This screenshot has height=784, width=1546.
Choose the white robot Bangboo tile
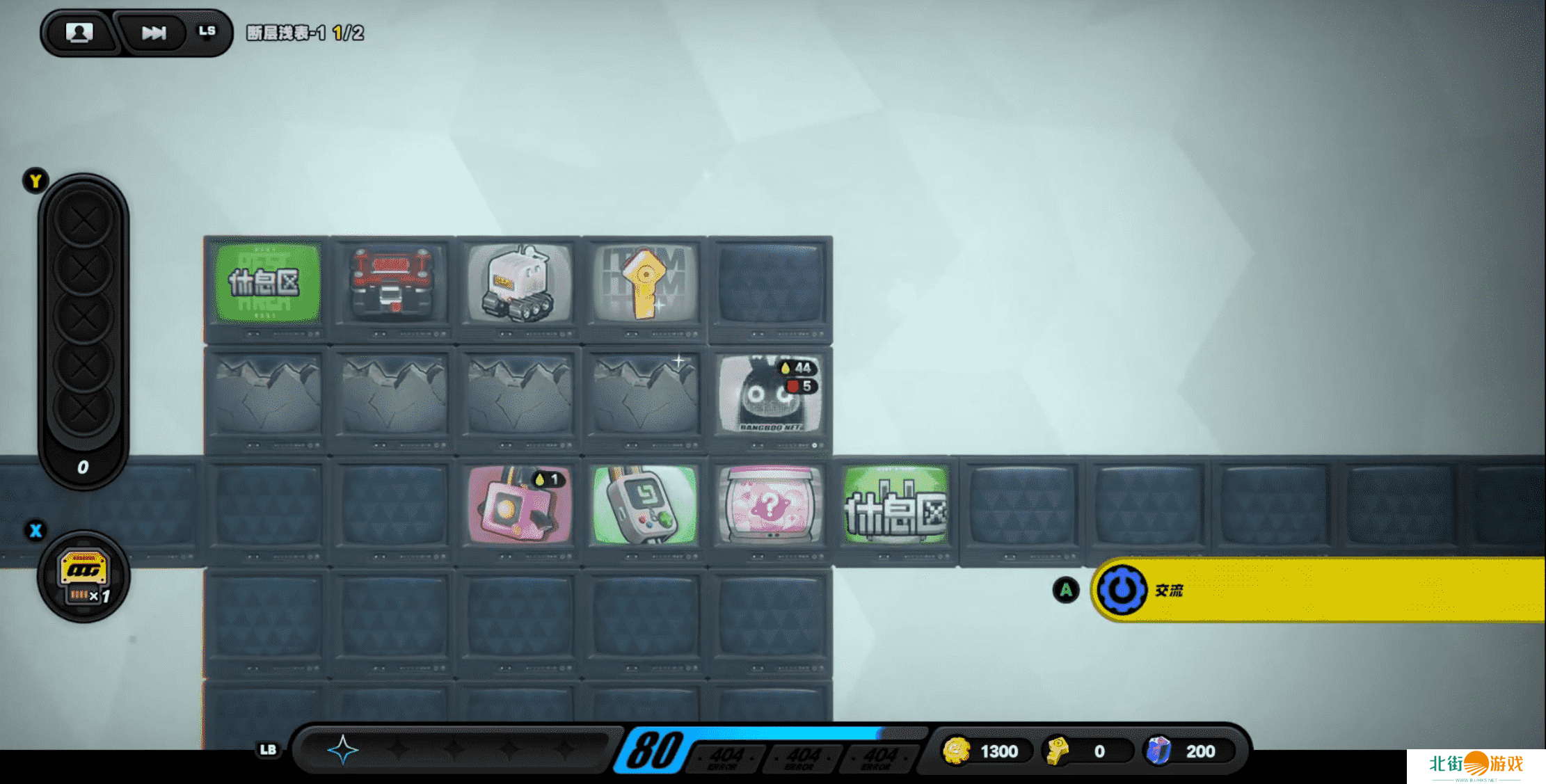[x=518, y=284]
